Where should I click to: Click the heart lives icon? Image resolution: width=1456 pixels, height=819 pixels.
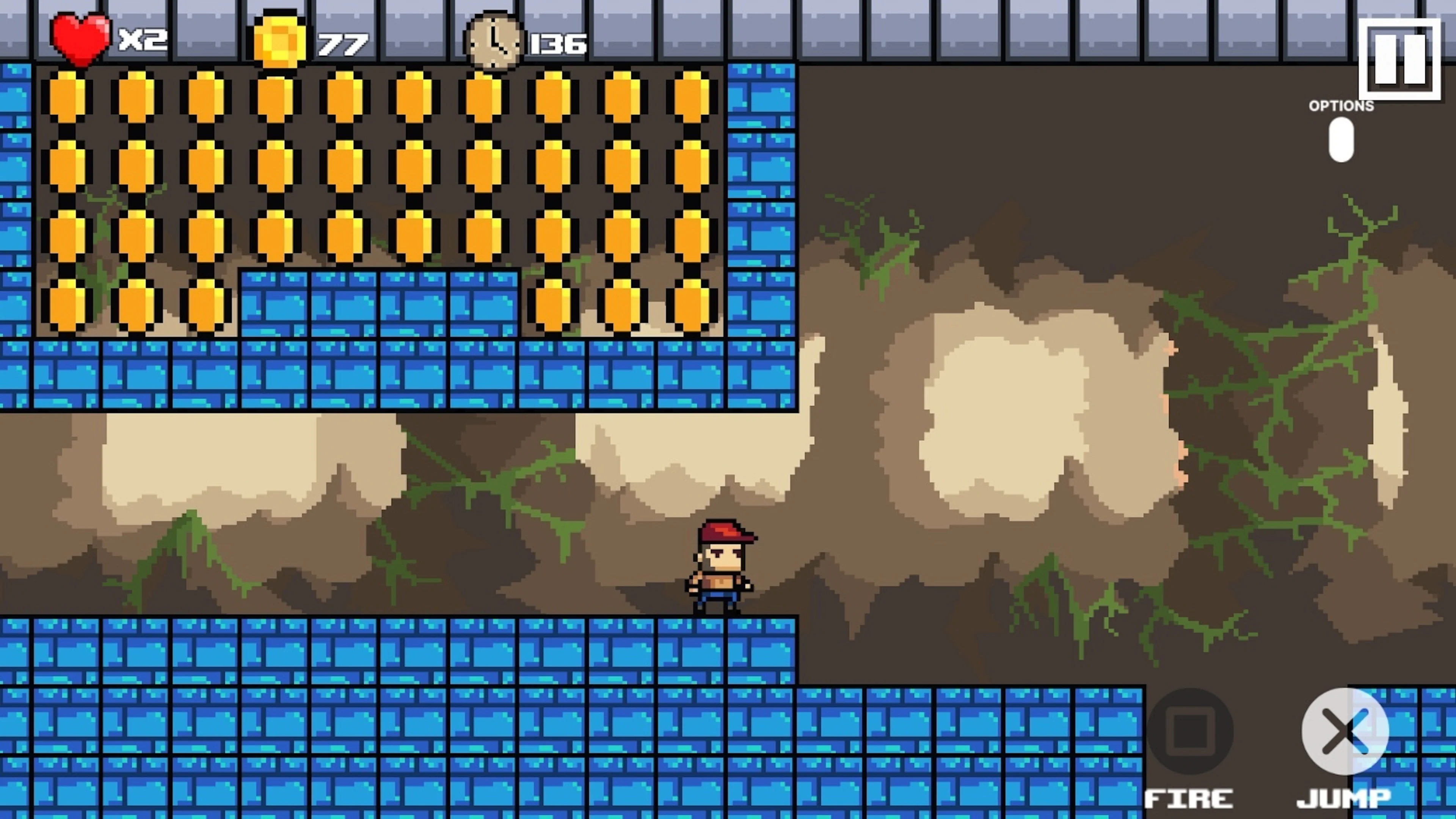[82, 38]
